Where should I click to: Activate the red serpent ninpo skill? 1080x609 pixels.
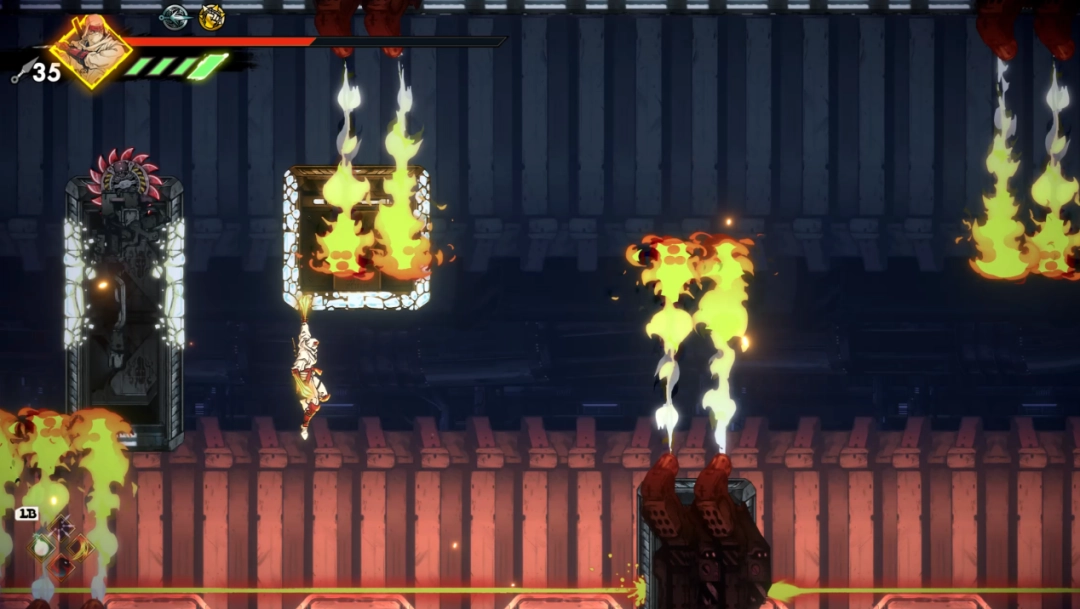point(62,566)
